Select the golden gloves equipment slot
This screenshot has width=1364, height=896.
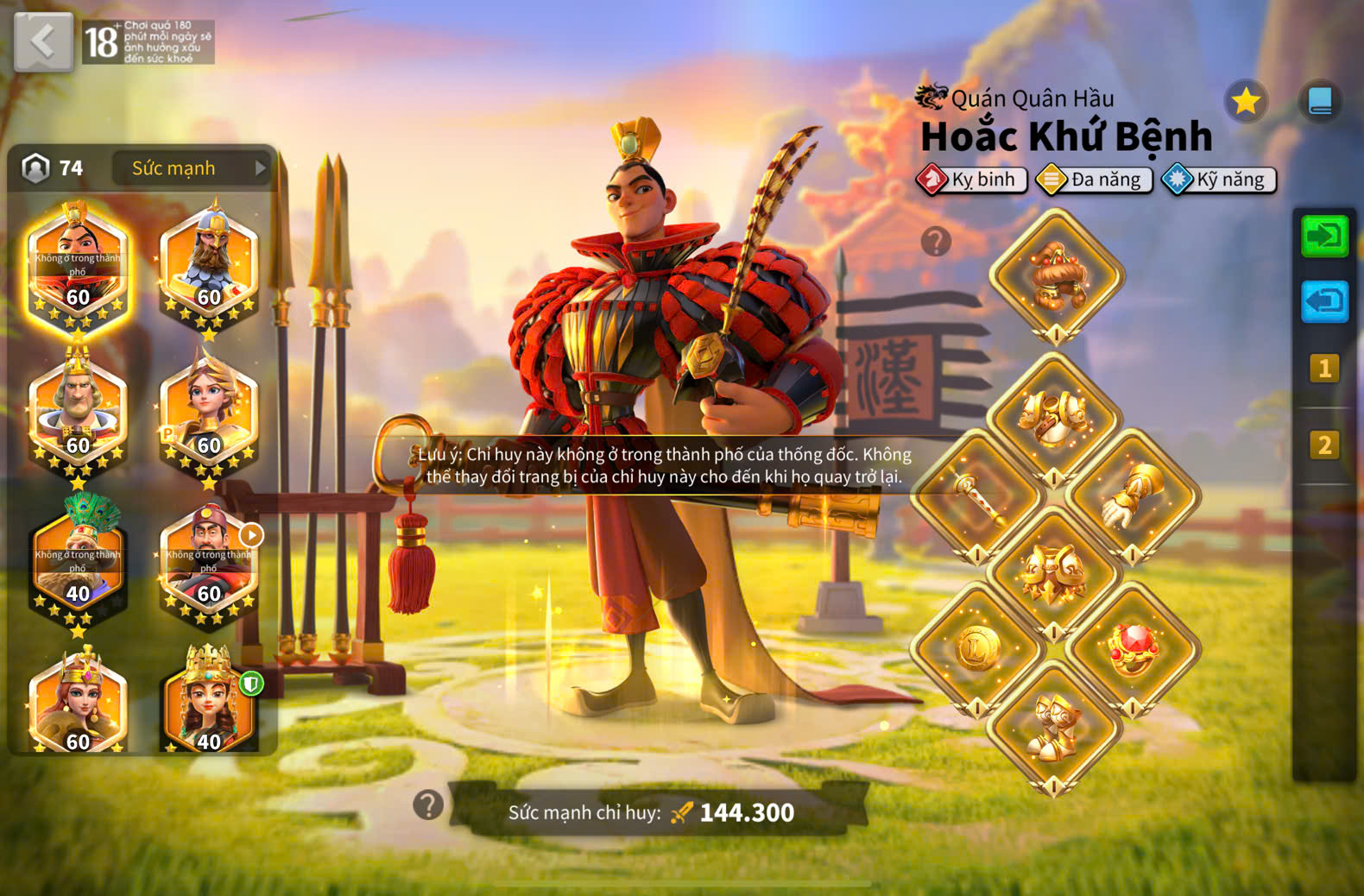coord(1133,498)
